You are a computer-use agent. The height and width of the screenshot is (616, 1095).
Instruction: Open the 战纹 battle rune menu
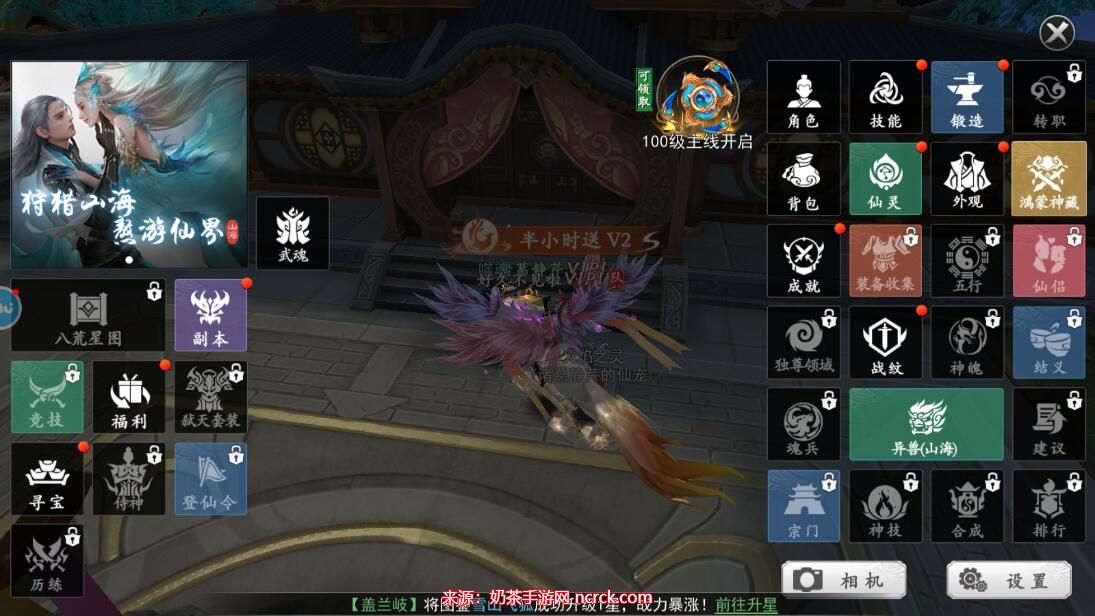885,343
